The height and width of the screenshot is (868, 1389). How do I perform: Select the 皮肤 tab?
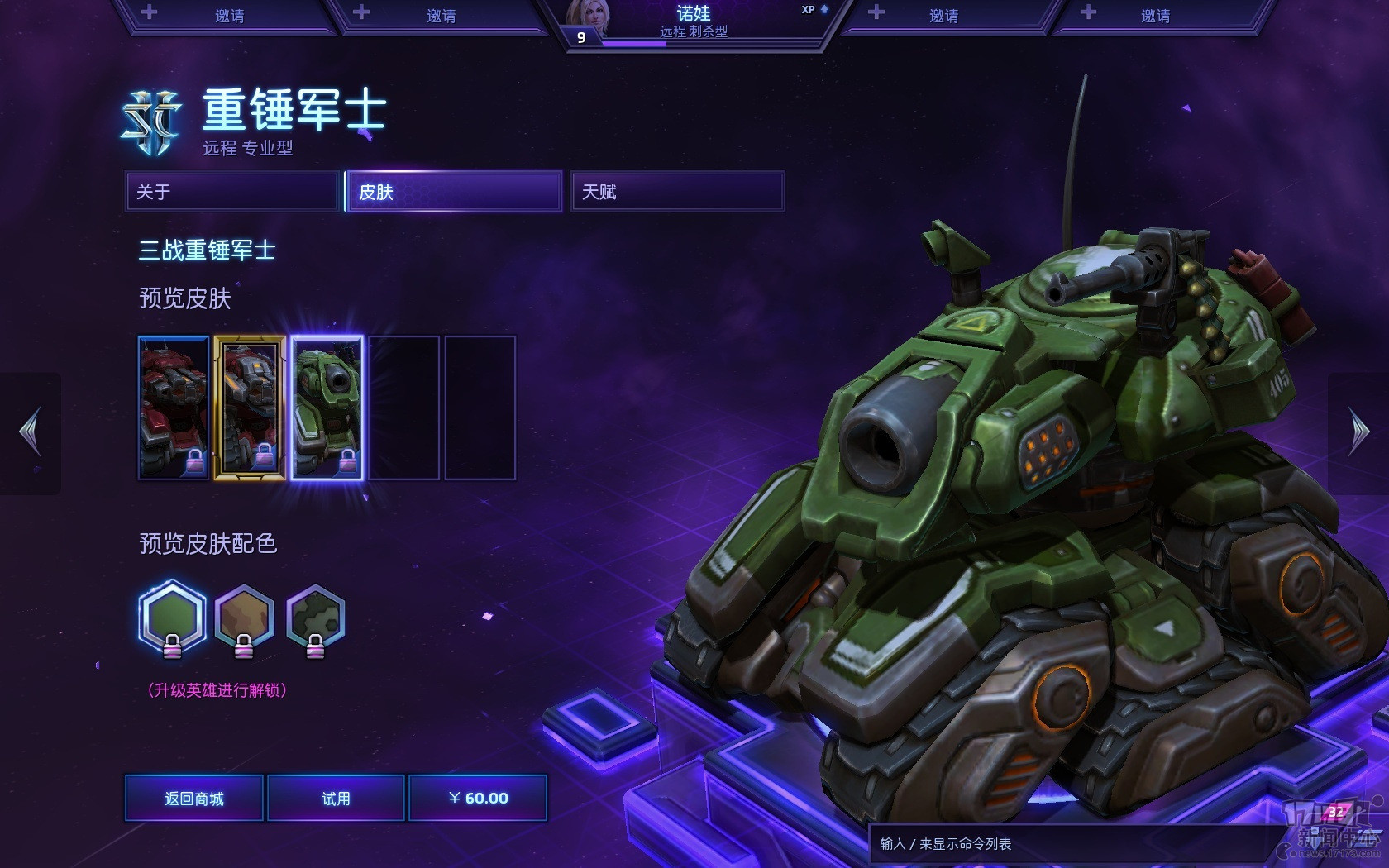click(454, 192)
